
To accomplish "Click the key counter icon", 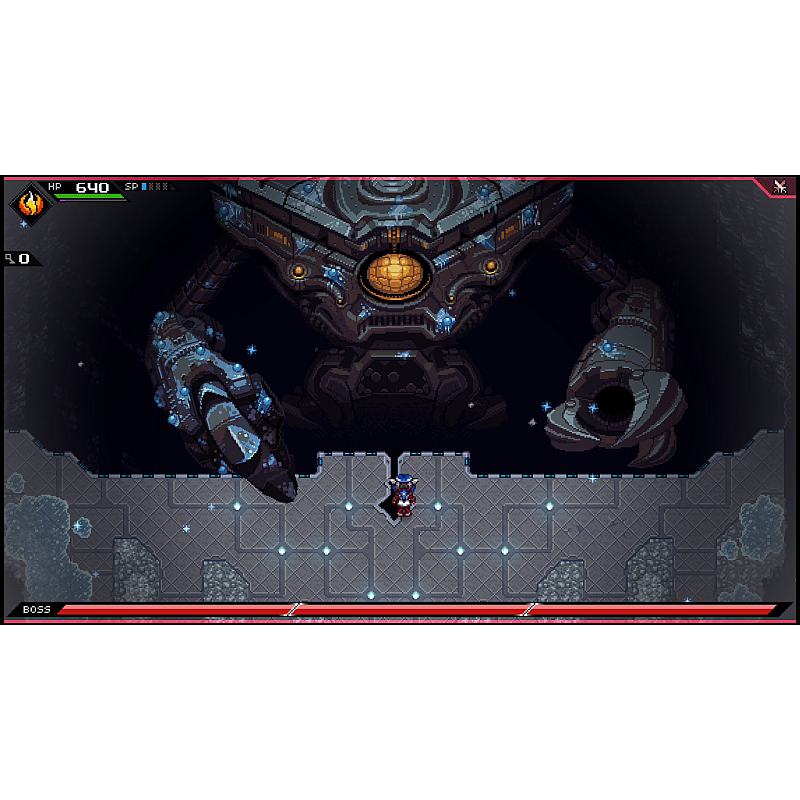I will [10, 259].
